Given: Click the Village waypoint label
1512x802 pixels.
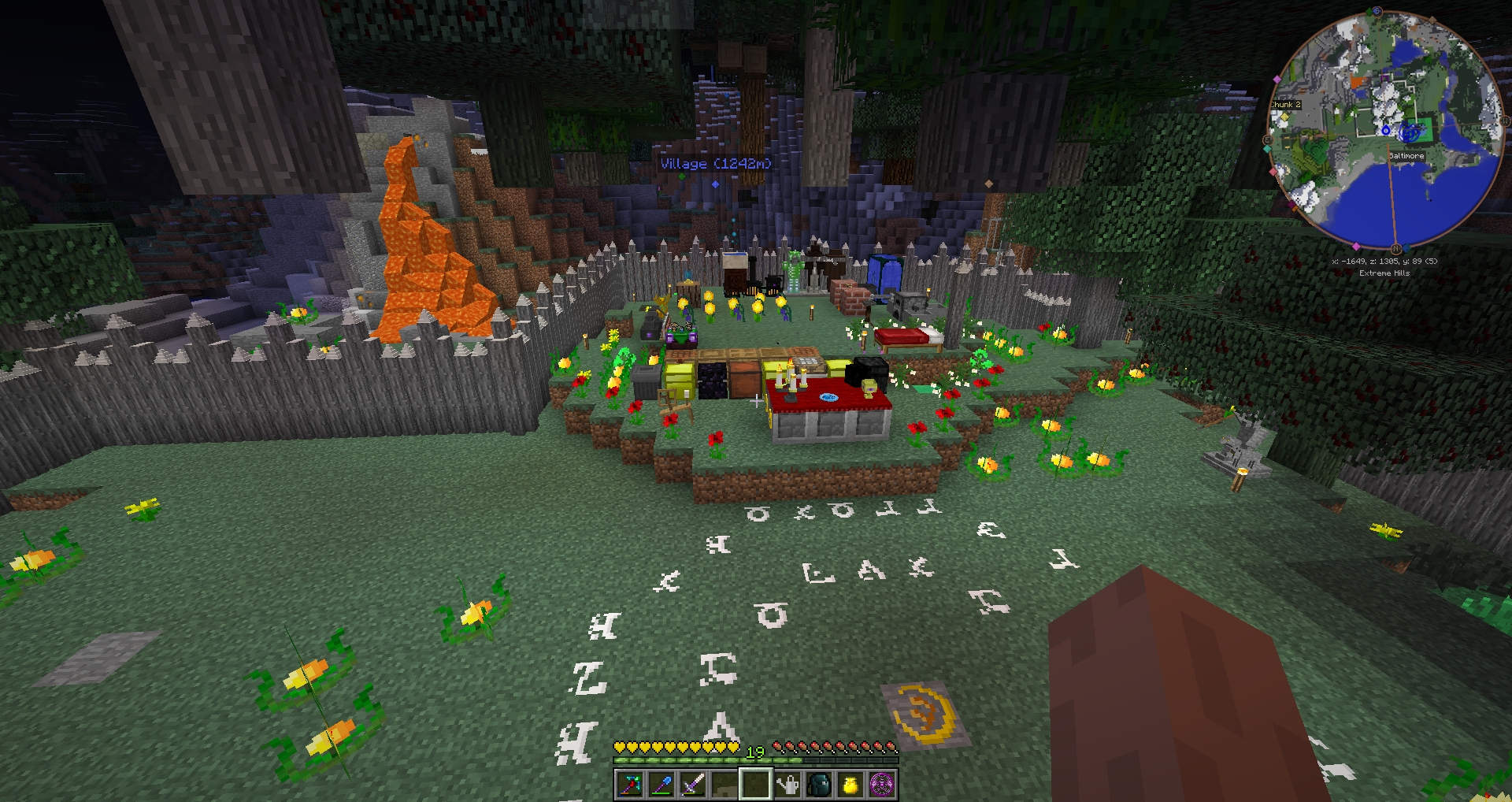Looking at the screenshot, I should tap(715, 164).
